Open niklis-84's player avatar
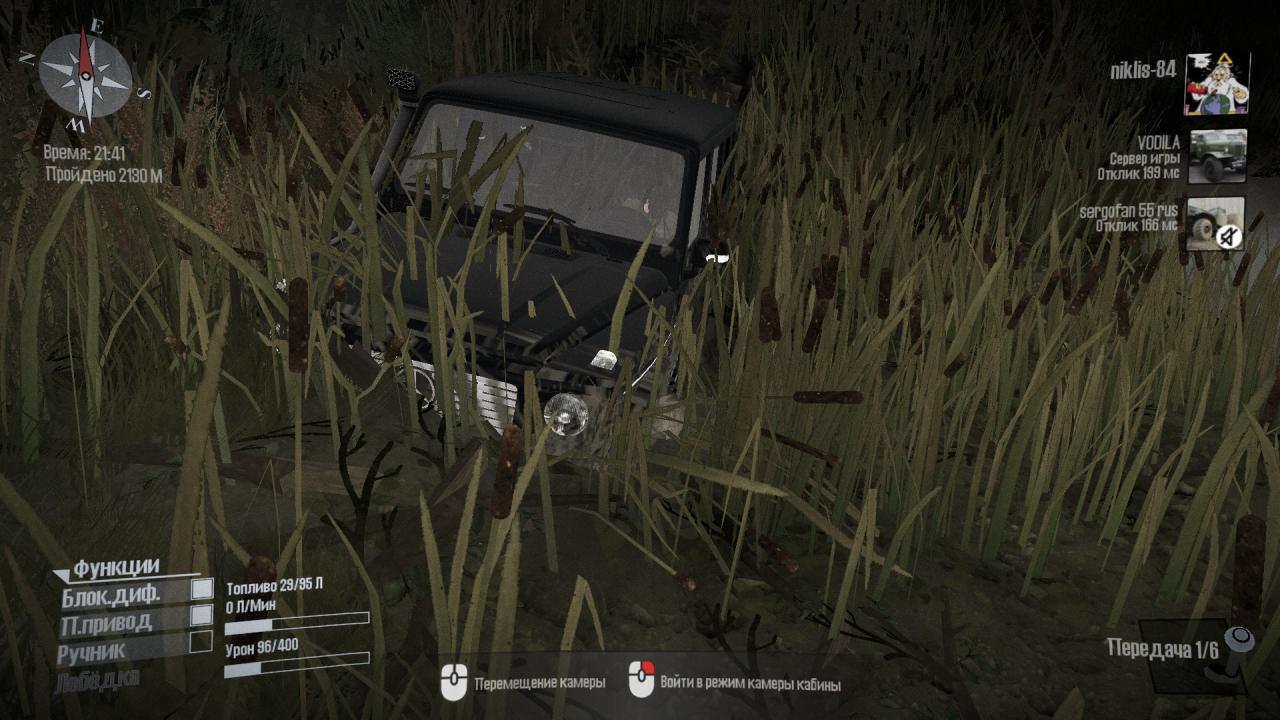 tap(1216, 84)
